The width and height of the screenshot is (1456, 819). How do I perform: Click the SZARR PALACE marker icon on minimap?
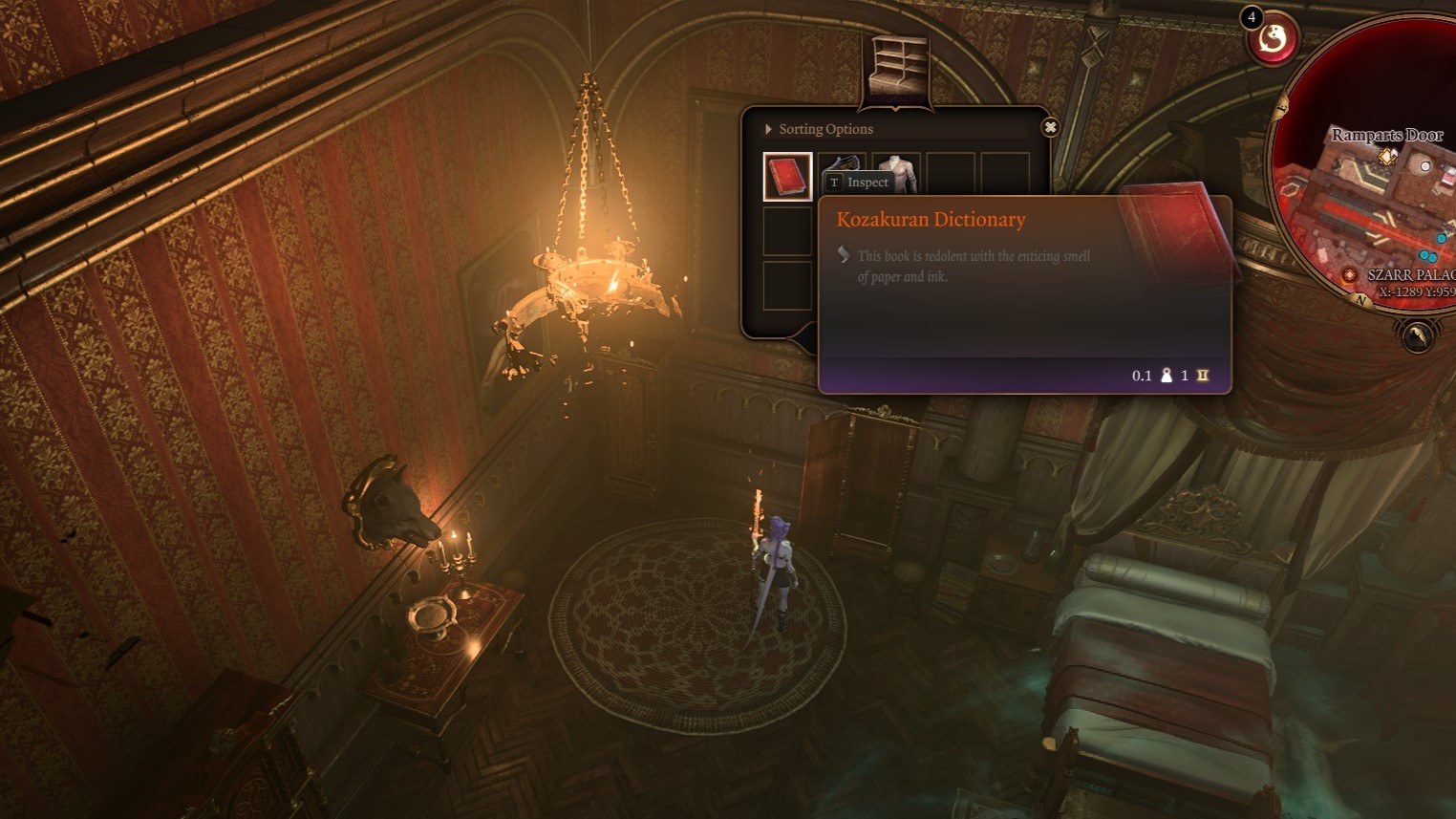coord(1349,276)
